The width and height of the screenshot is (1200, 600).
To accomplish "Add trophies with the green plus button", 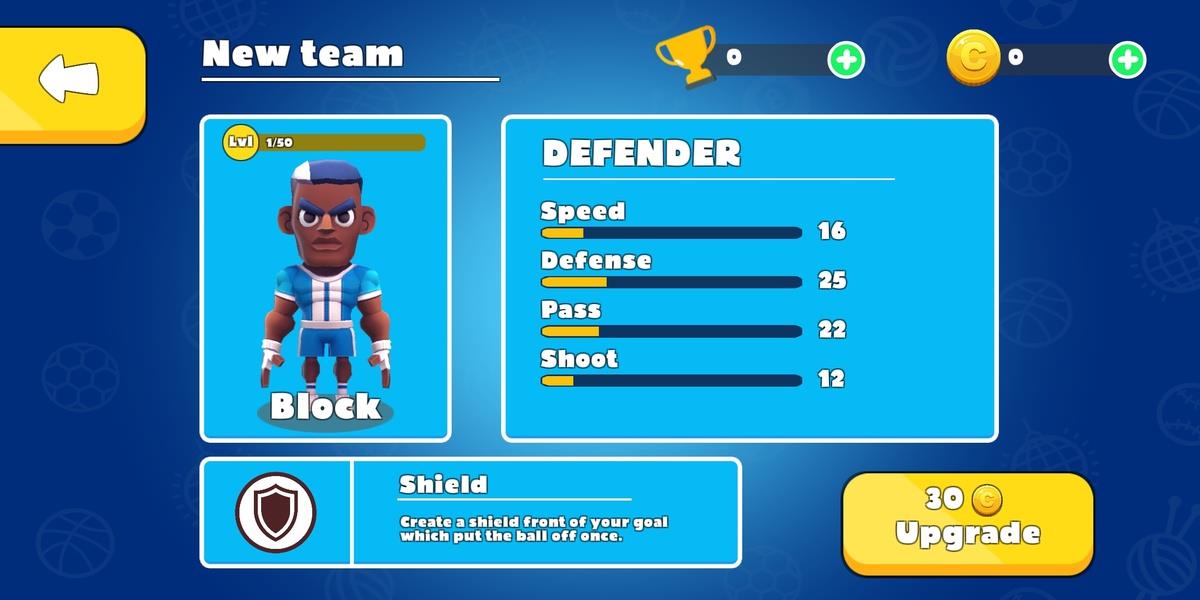I will [x=845, y=60].
